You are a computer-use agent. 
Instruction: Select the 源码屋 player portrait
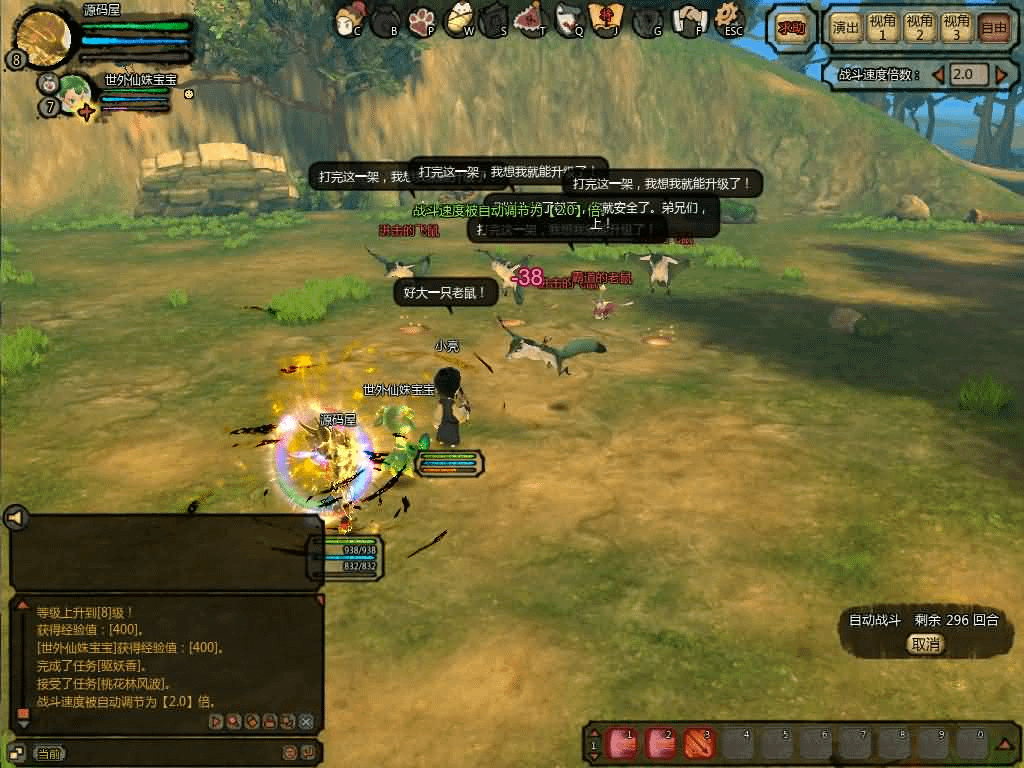pos(44,36)
